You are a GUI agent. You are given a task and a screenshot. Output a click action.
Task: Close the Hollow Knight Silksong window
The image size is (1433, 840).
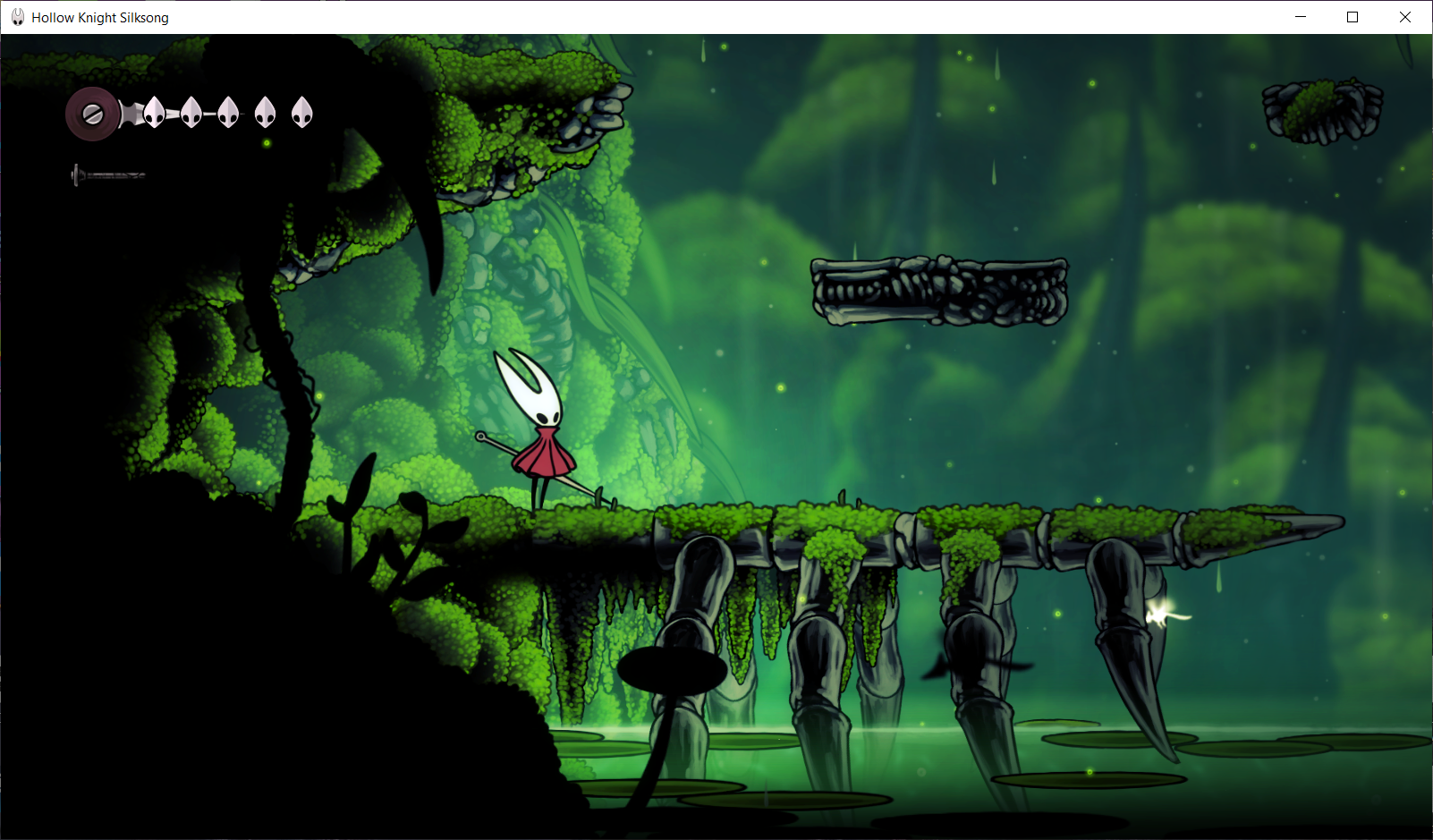(1405, 17)
